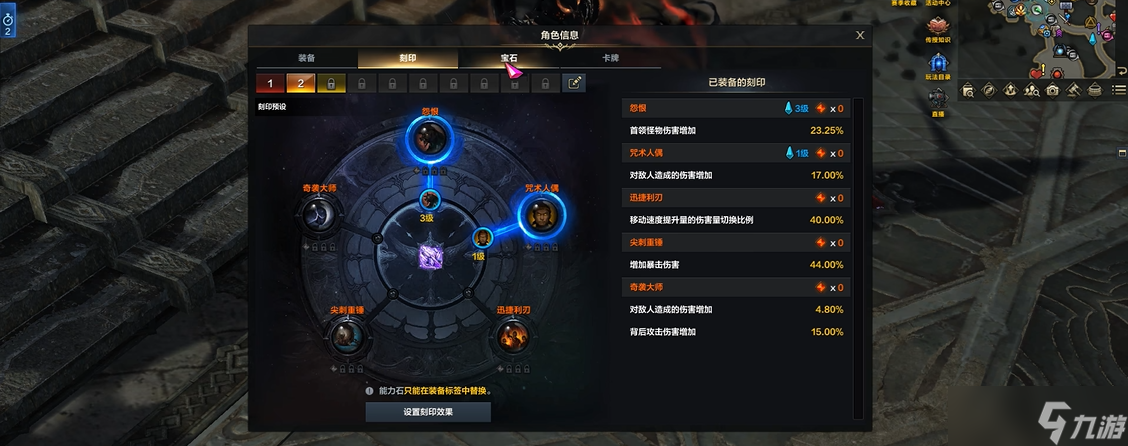Click the purple ability stone in the center
The image size is (1128, 446).
coord(431,256)
